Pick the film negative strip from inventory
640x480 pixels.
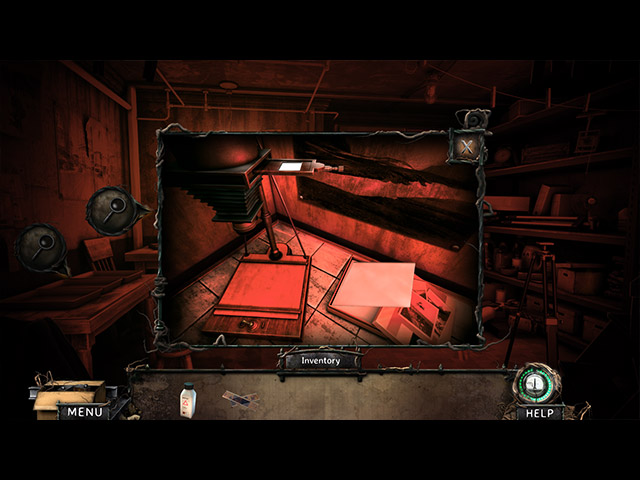point(240,400)
